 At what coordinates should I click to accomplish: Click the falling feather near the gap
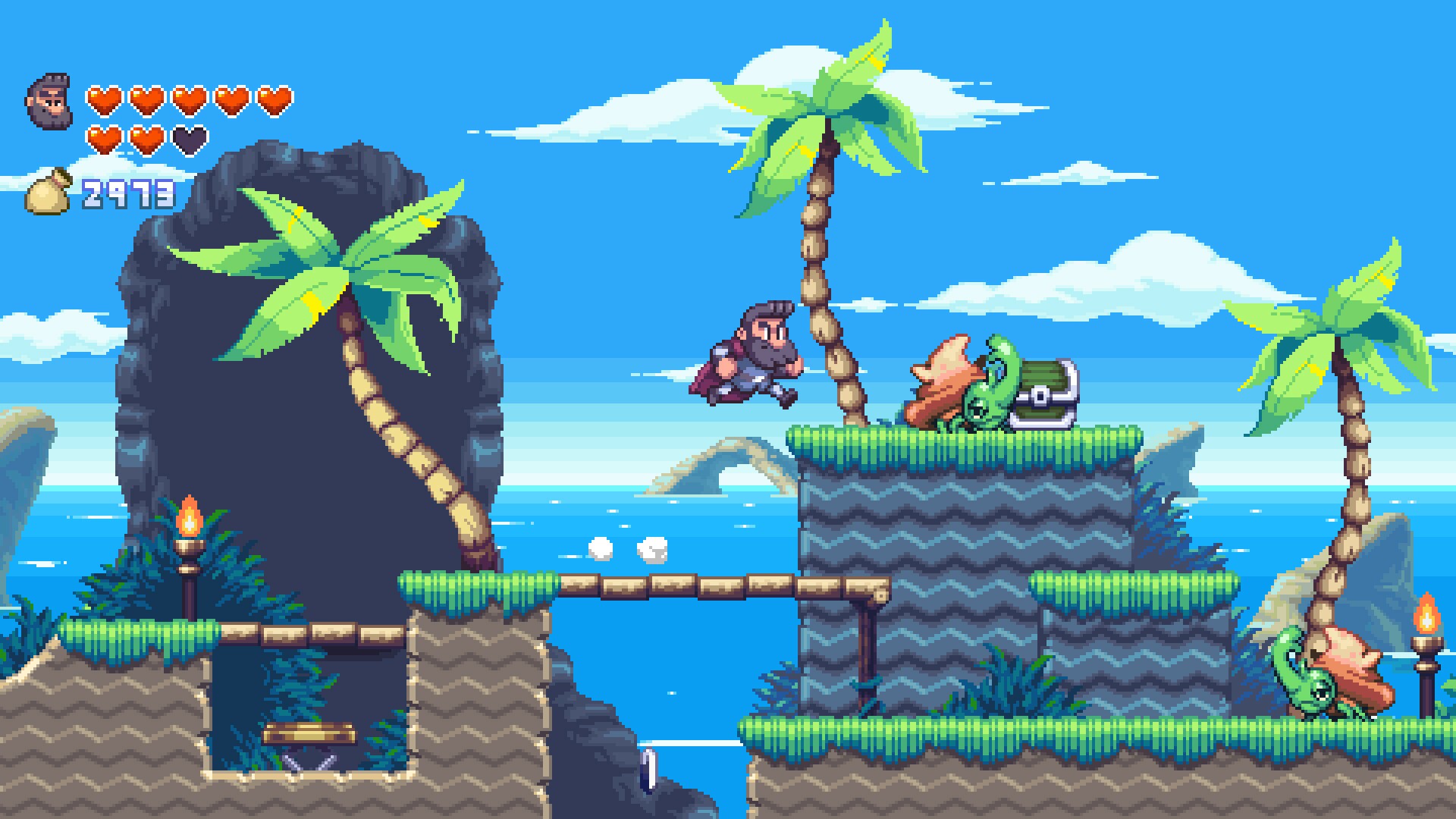[651, 770]
